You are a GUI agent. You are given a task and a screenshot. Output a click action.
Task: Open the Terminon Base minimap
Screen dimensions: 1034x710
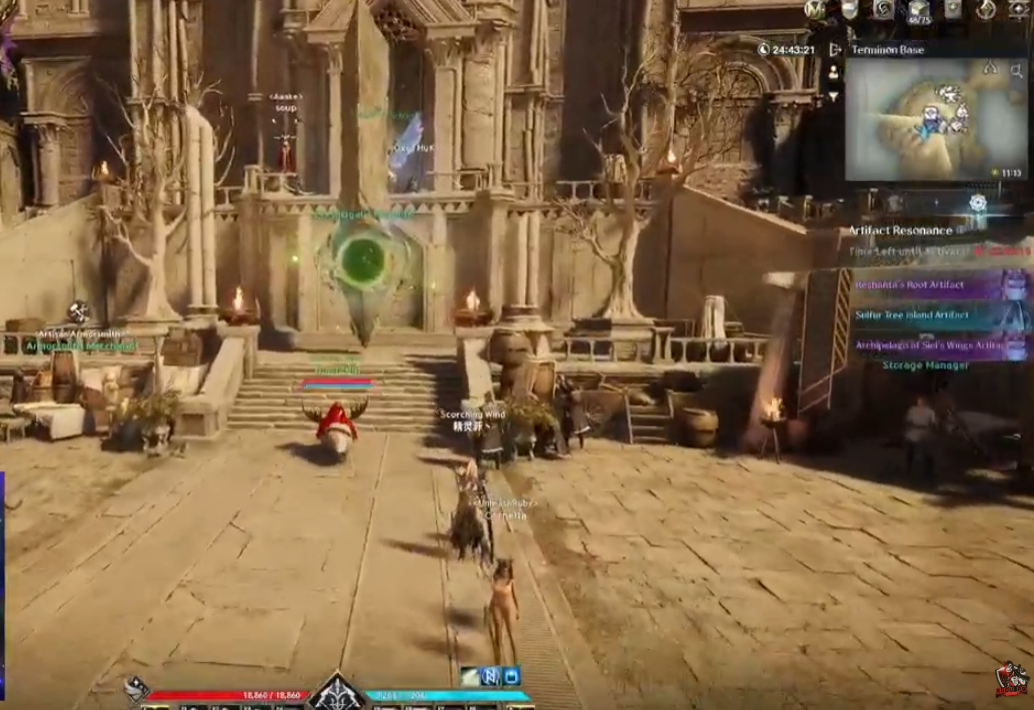click(935, 120)
